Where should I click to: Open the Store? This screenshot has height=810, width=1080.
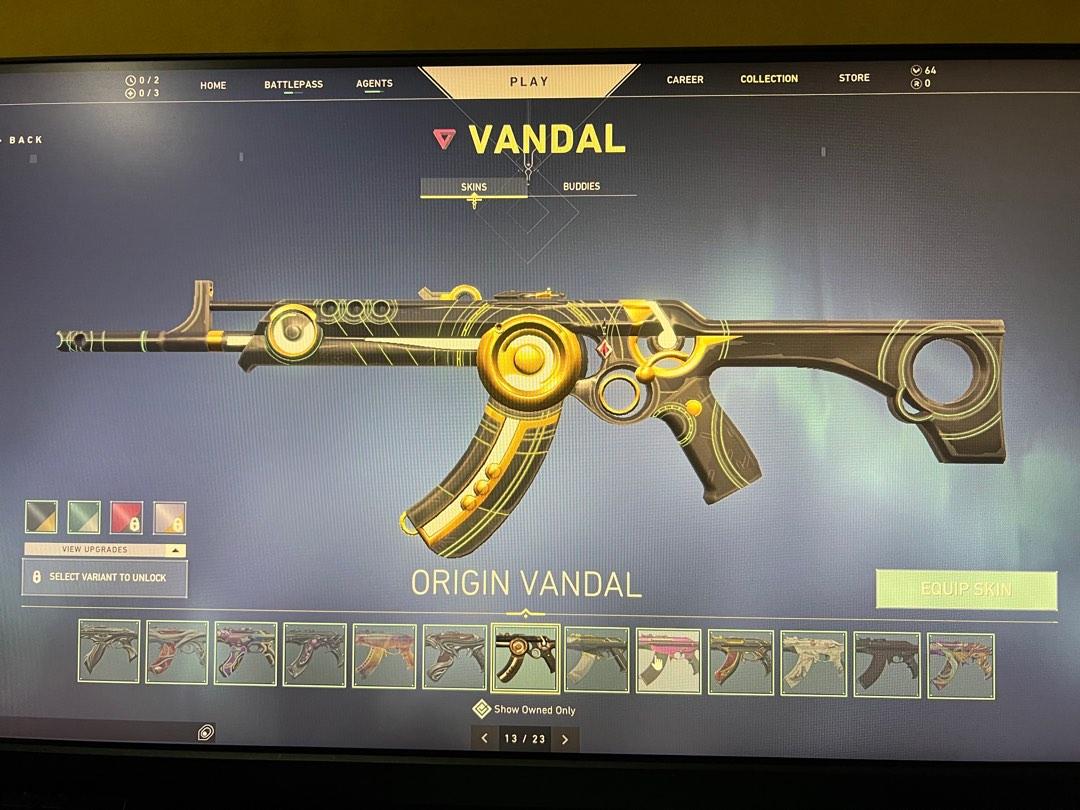[x=854, y=77]
